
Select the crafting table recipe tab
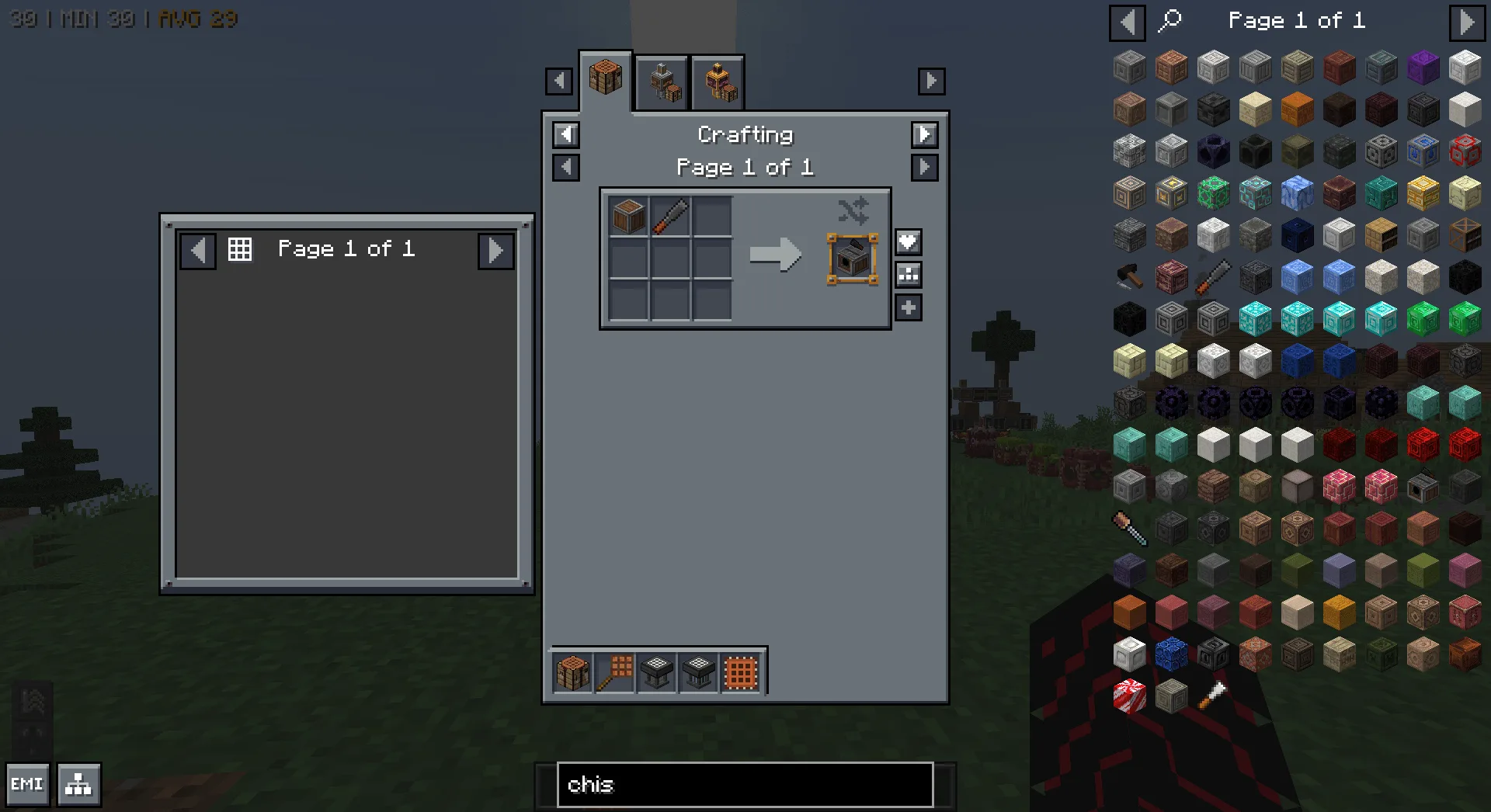coord(606,78)
